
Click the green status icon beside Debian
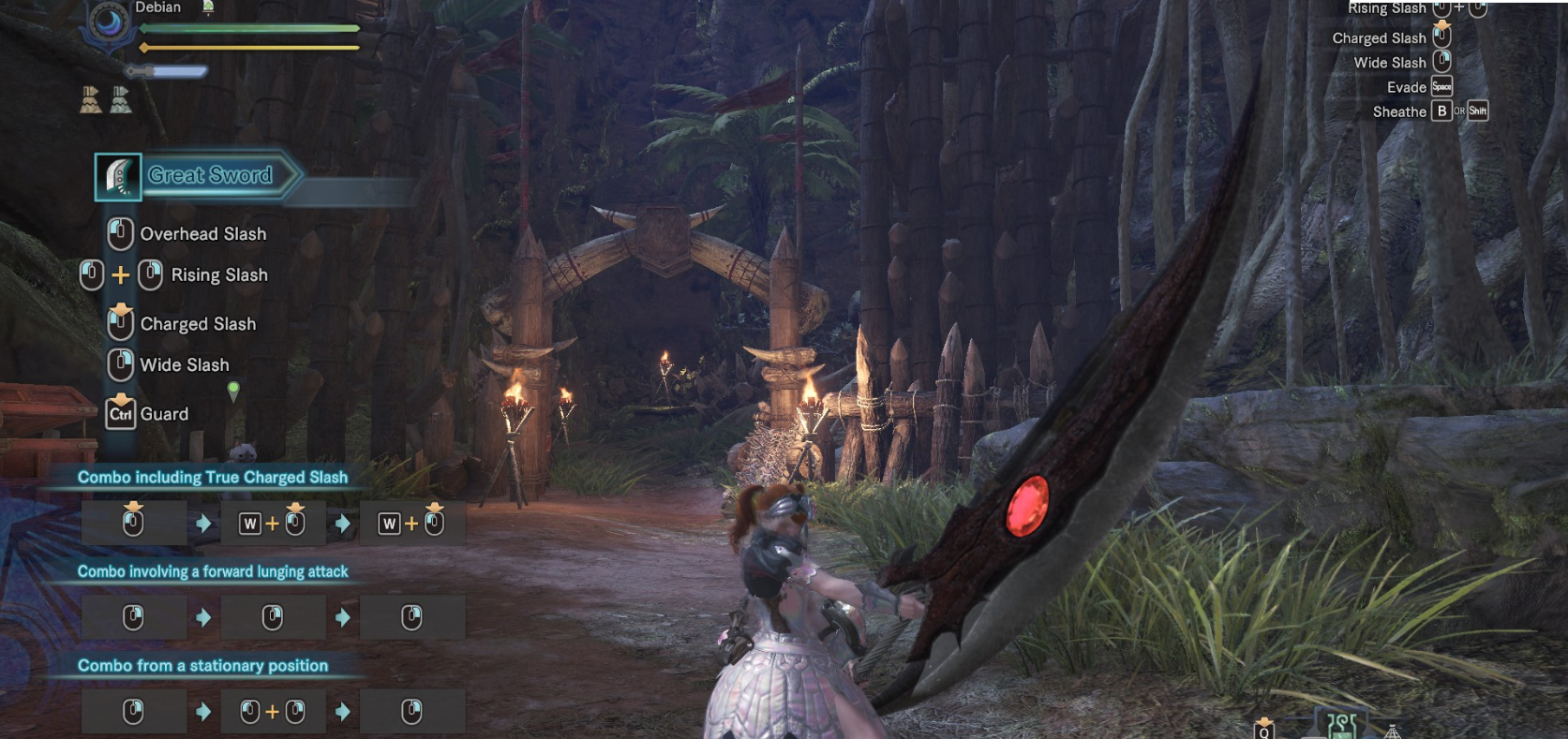(x=208, y=7)
